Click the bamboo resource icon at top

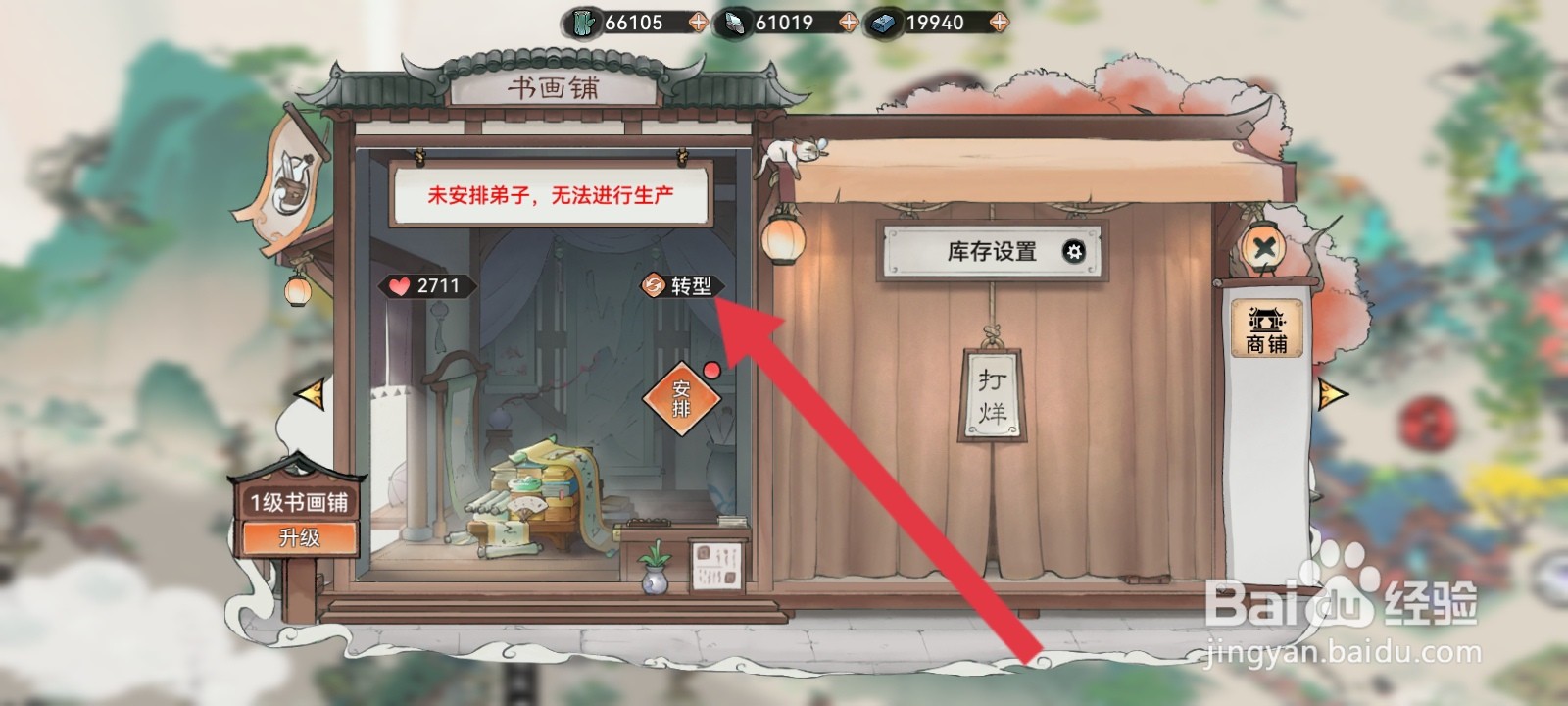click(585, 22)
